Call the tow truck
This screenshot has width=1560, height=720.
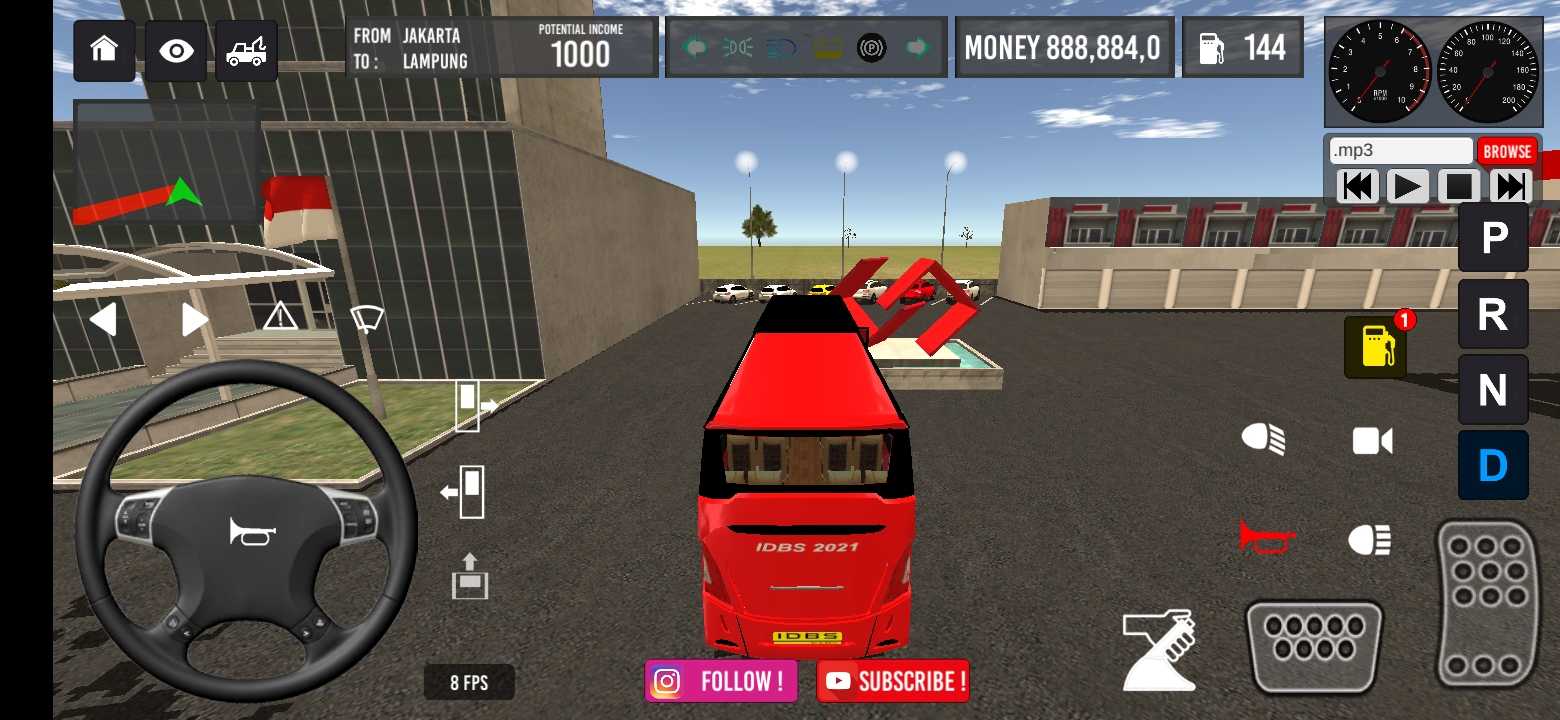click(246, 50)
